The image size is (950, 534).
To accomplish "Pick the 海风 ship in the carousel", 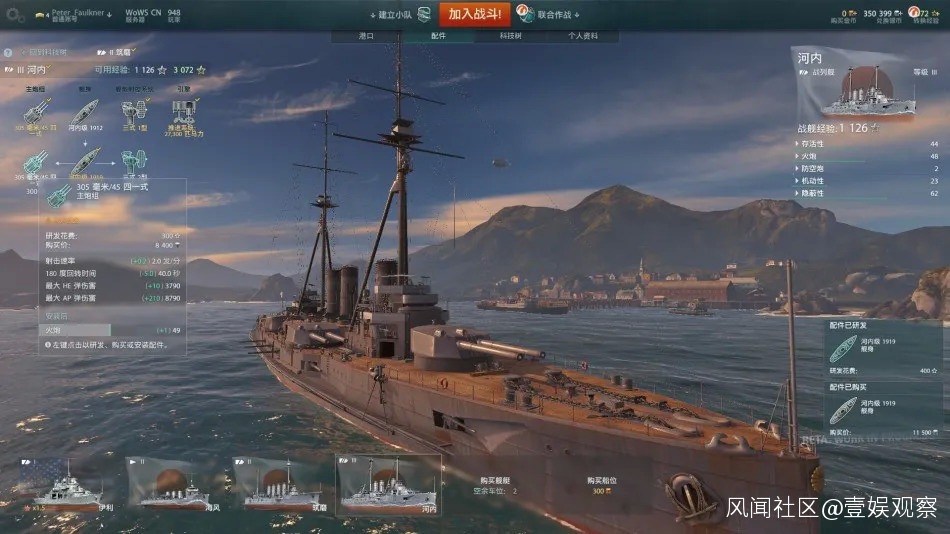I will [175, 484].
